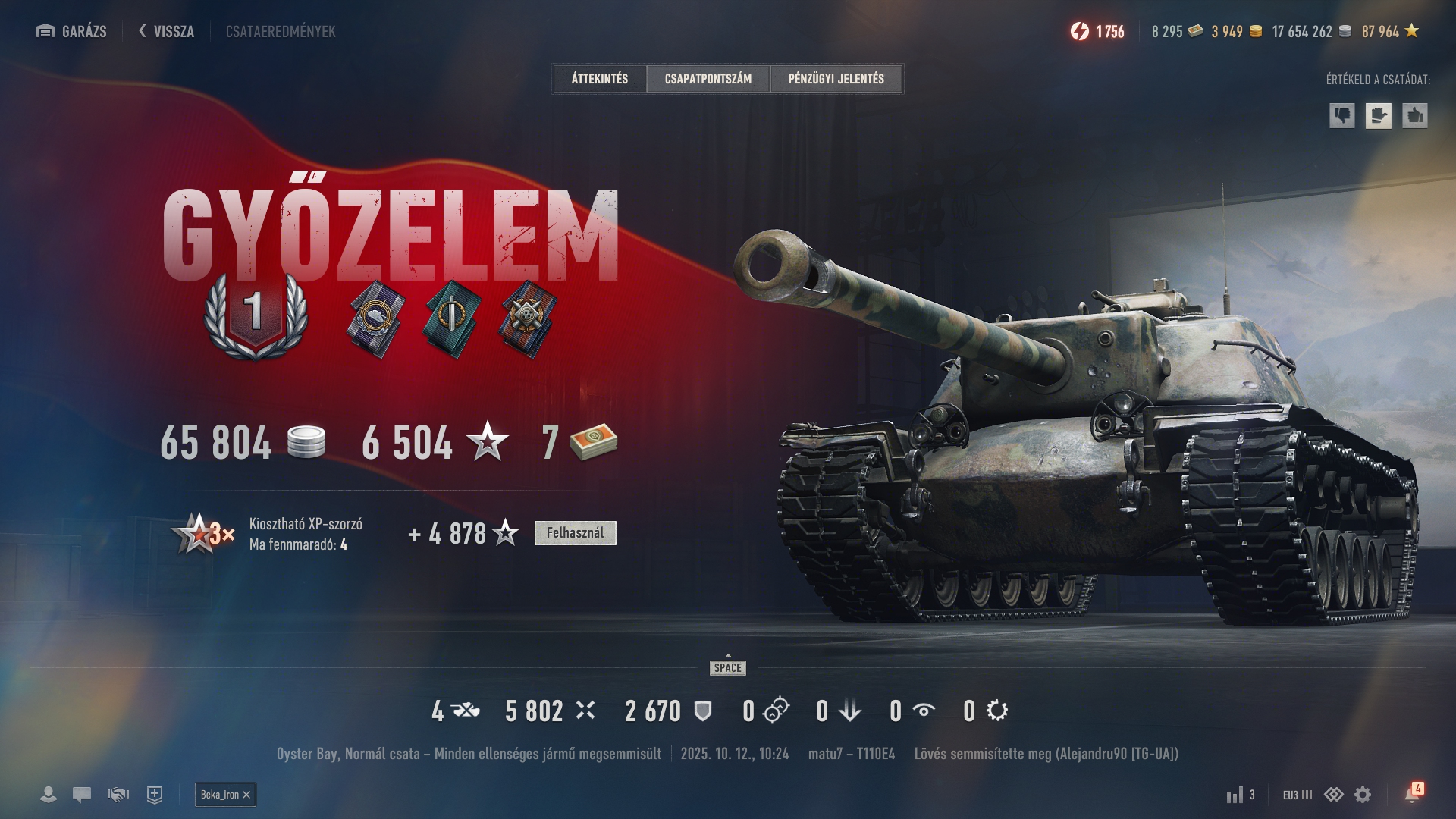Go back with the Vissza button
This screenshot has width=1456, height=819.
167,31
